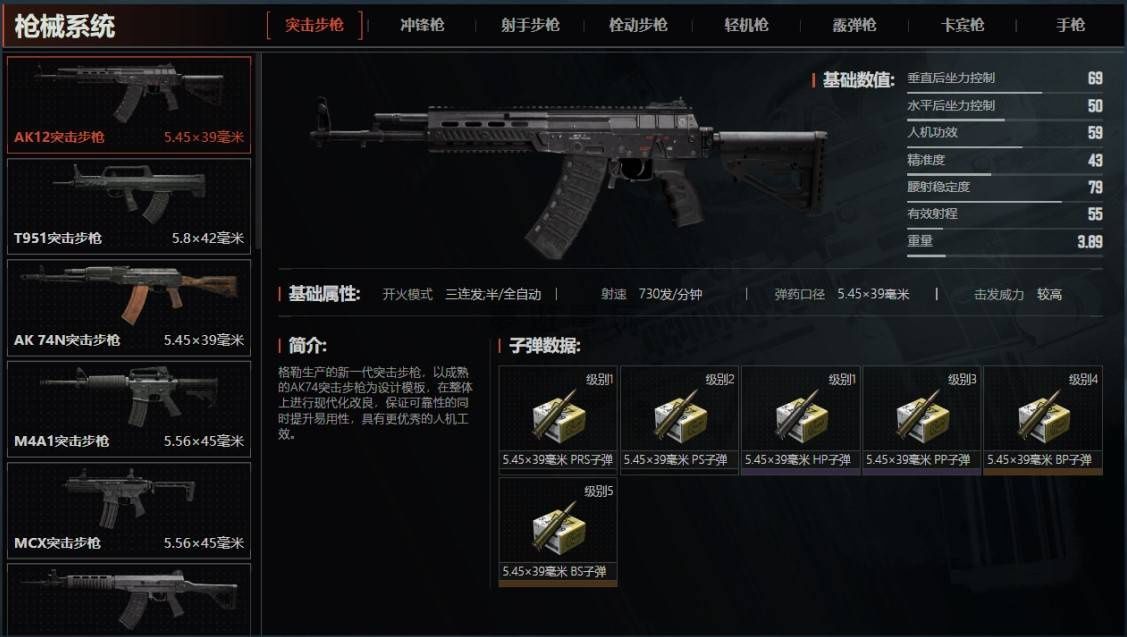The width and height of the screenshot is (1127, 637).
Task: Open the MCX突击步枪 entry
Action: click(x=129, y=510)
